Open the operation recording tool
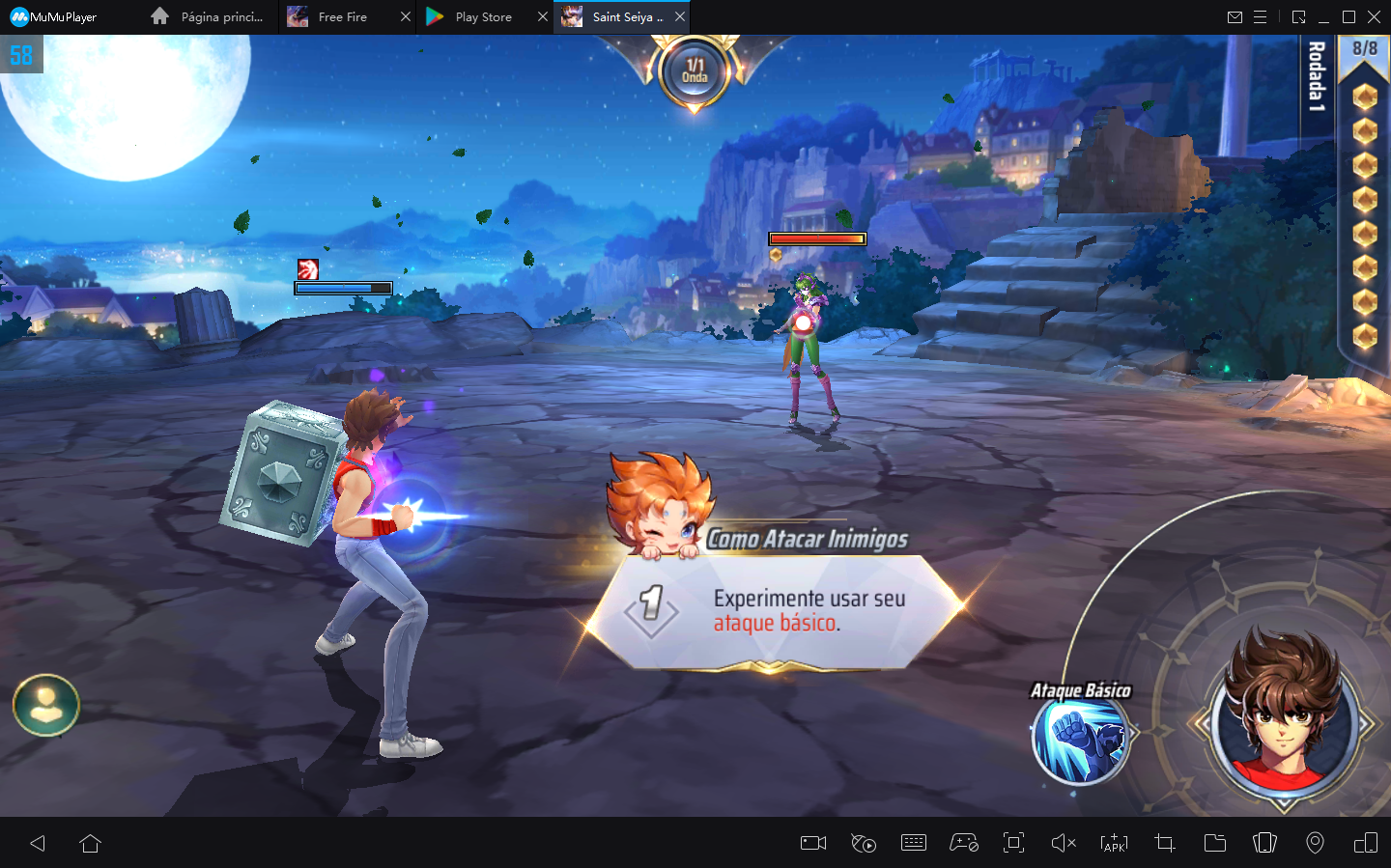 click(864, 843)
